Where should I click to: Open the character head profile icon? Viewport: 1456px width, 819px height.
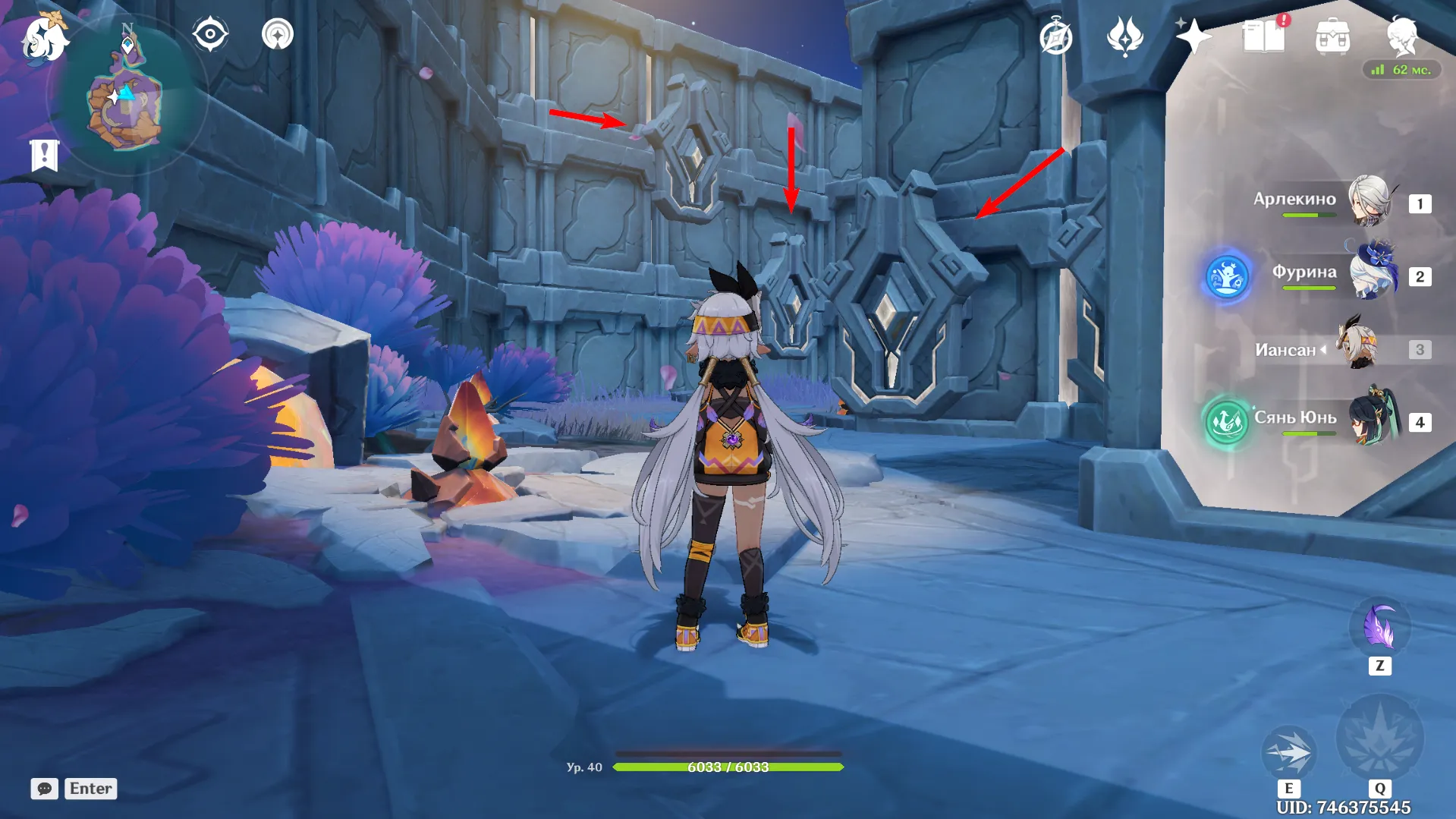coord(1401,35)
